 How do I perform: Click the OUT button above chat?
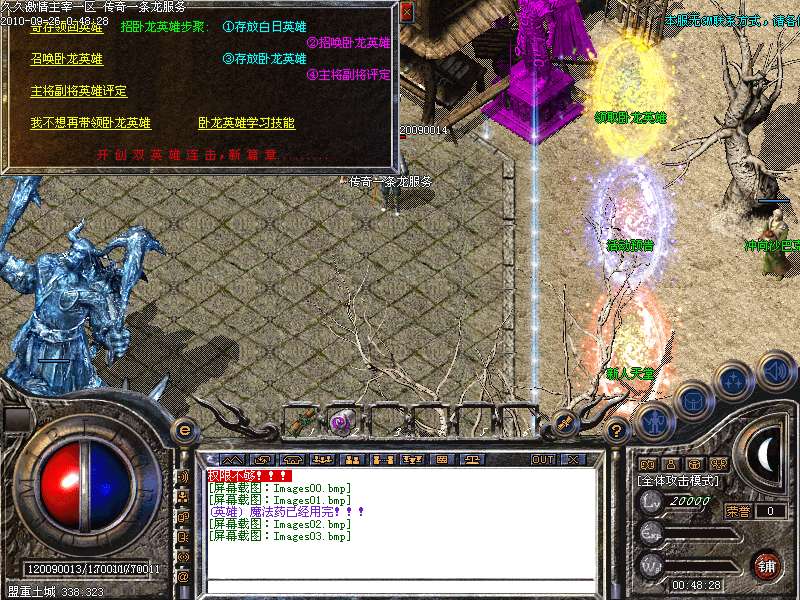point(542,460)
